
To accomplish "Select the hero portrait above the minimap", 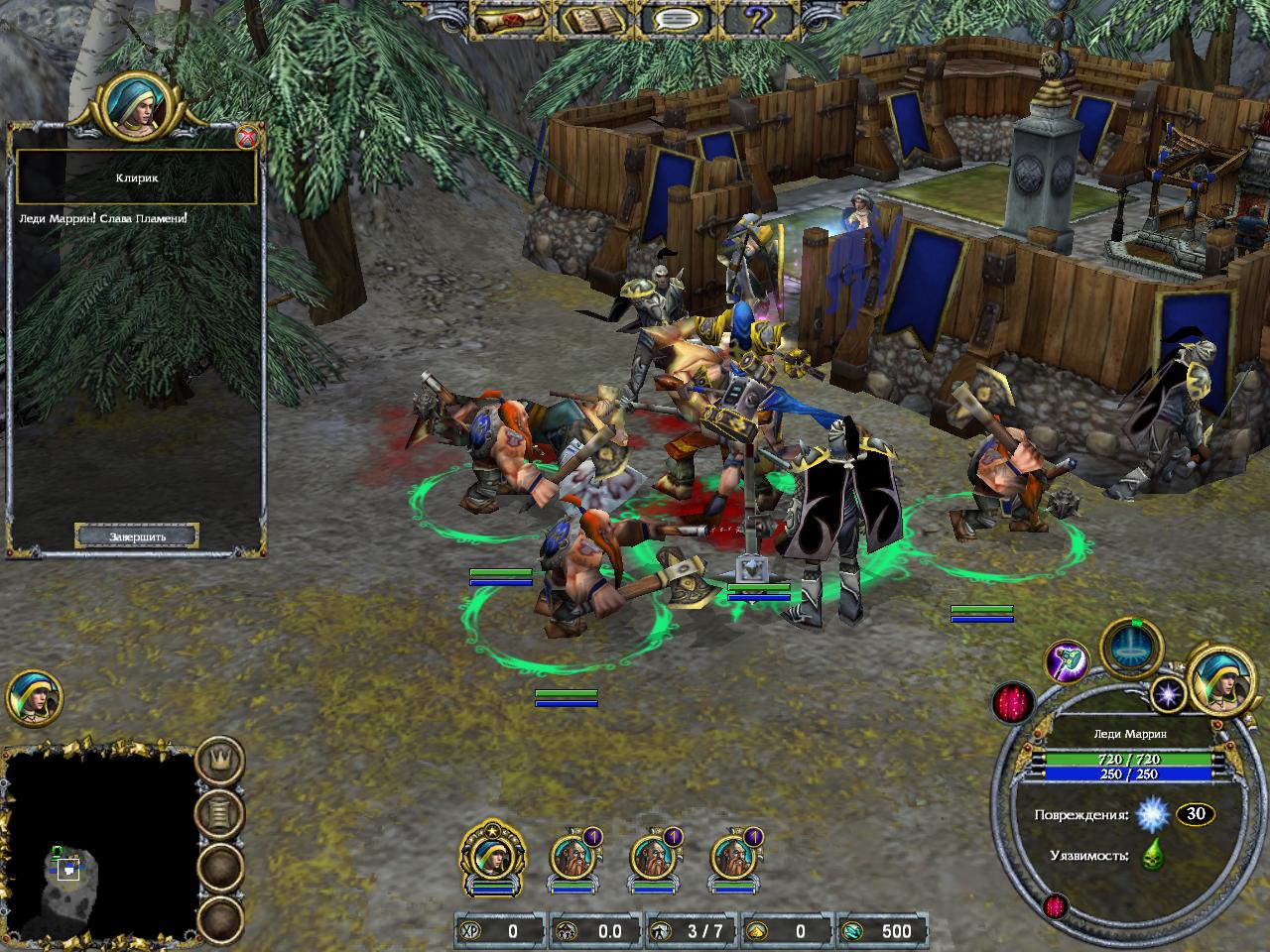I will click(x=35, y=696).
